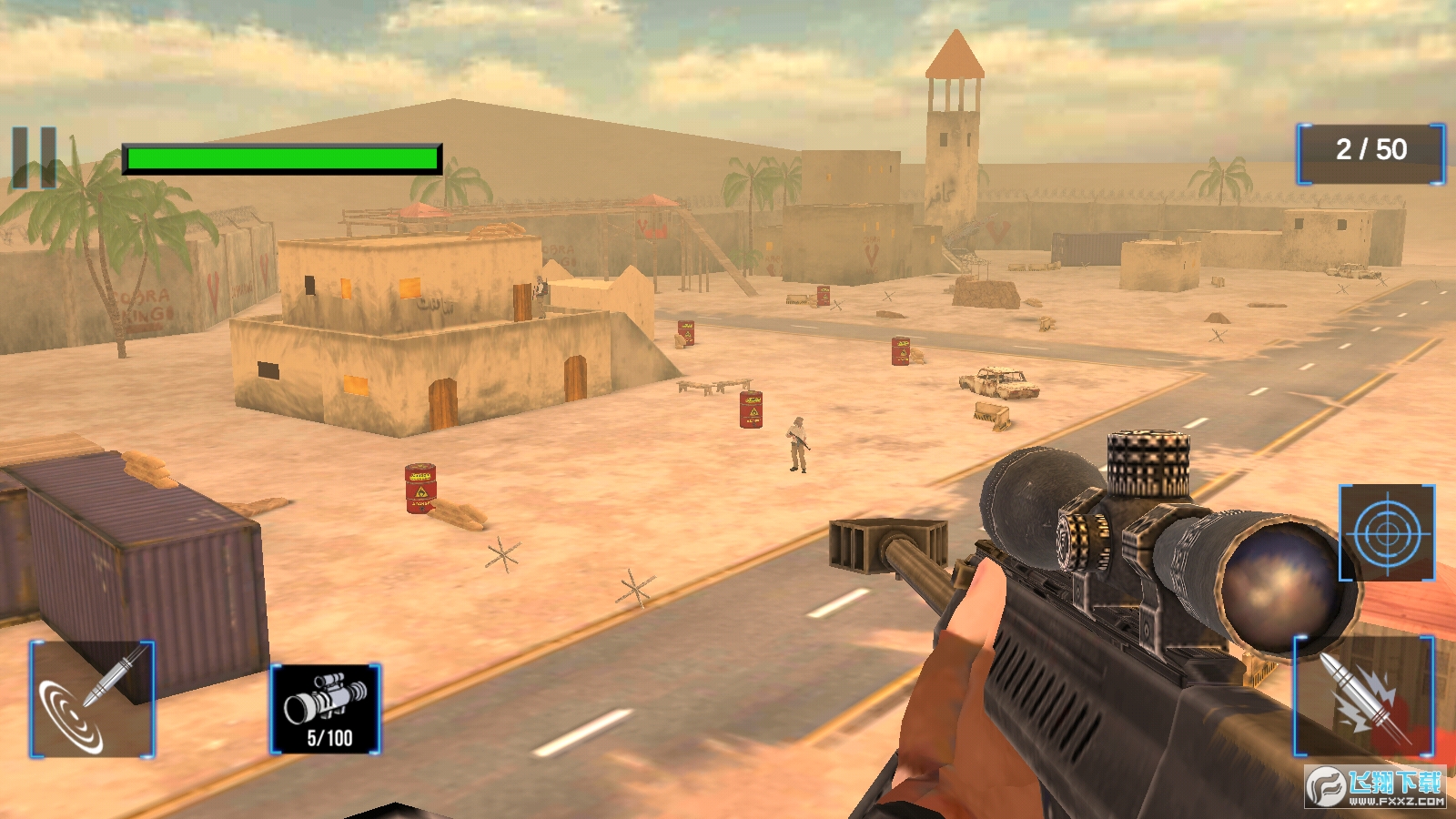This screenshot has height=819, width=1456.
Task: Select the scope upgrade showing 5/100
Action: pos(326,709)
